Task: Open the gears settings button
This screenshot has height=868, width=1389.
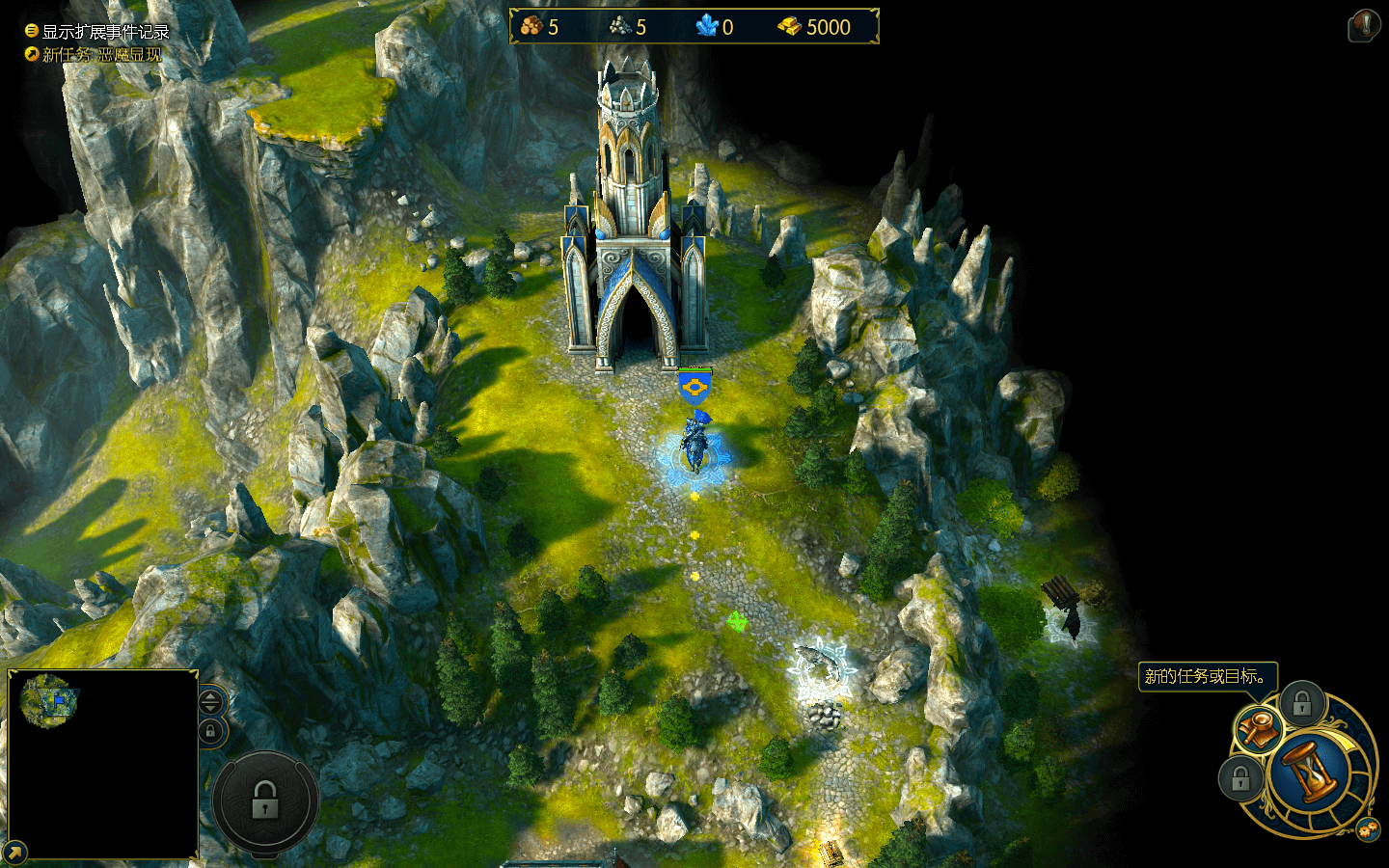Action: (1367, 829)
